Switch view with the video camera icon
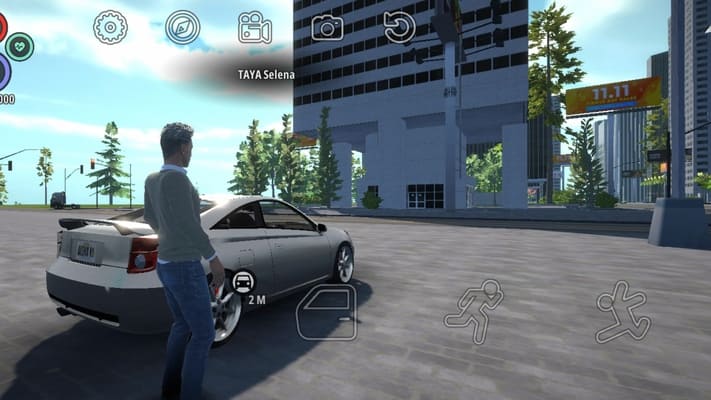The width and height of the screenshot is (711, 400). point(255,27)
